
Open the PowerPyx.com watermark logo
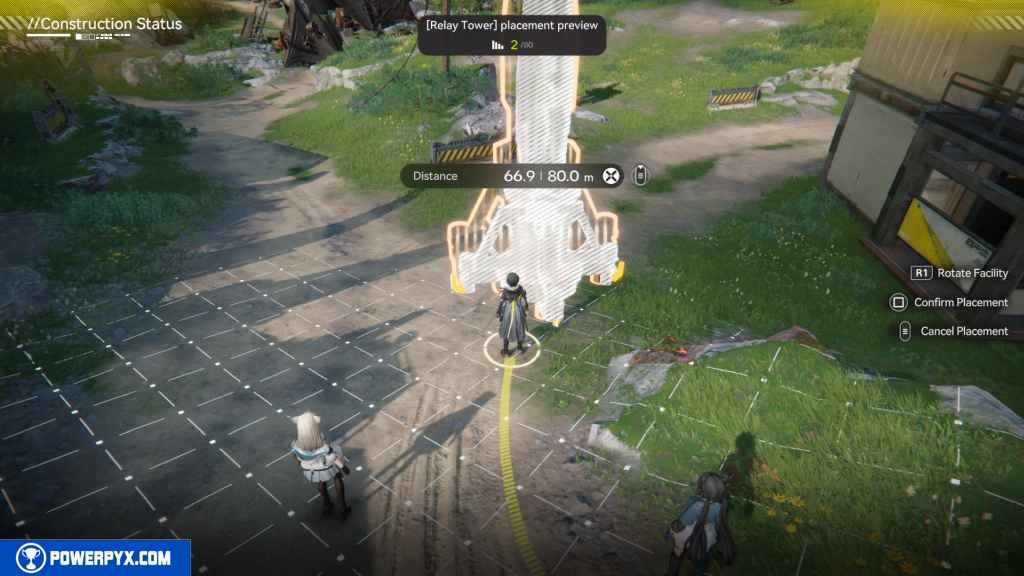pos(95,557)
